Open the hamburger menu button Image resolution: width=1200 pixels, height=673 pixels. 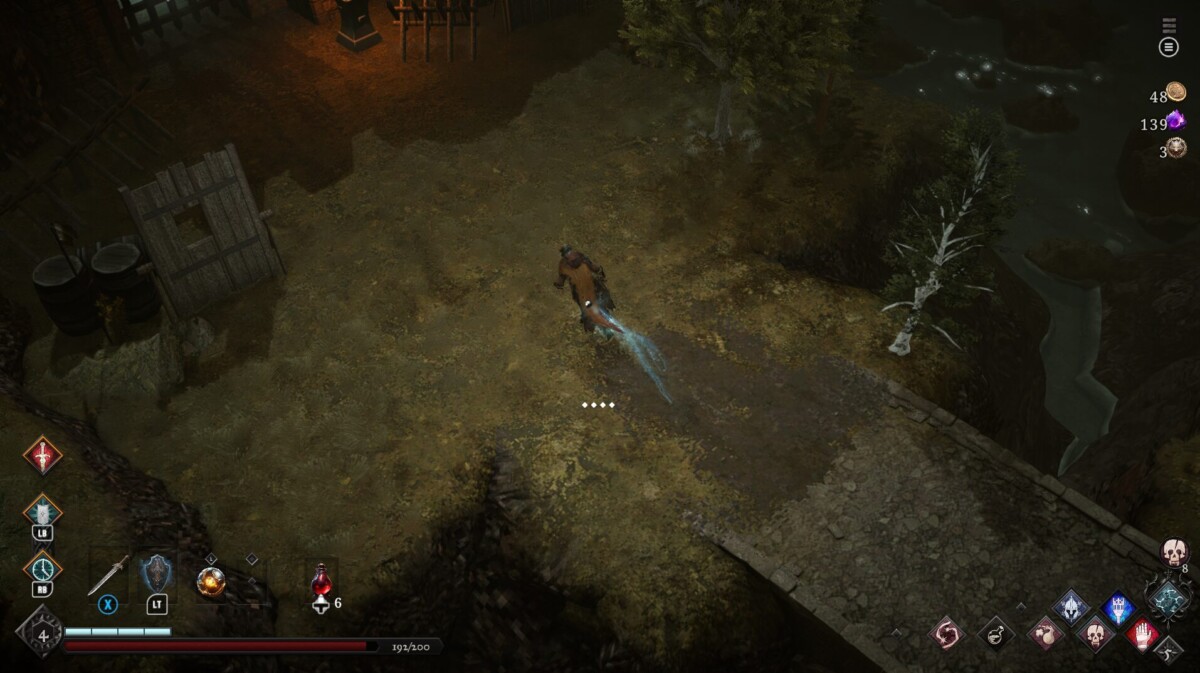1168,47
